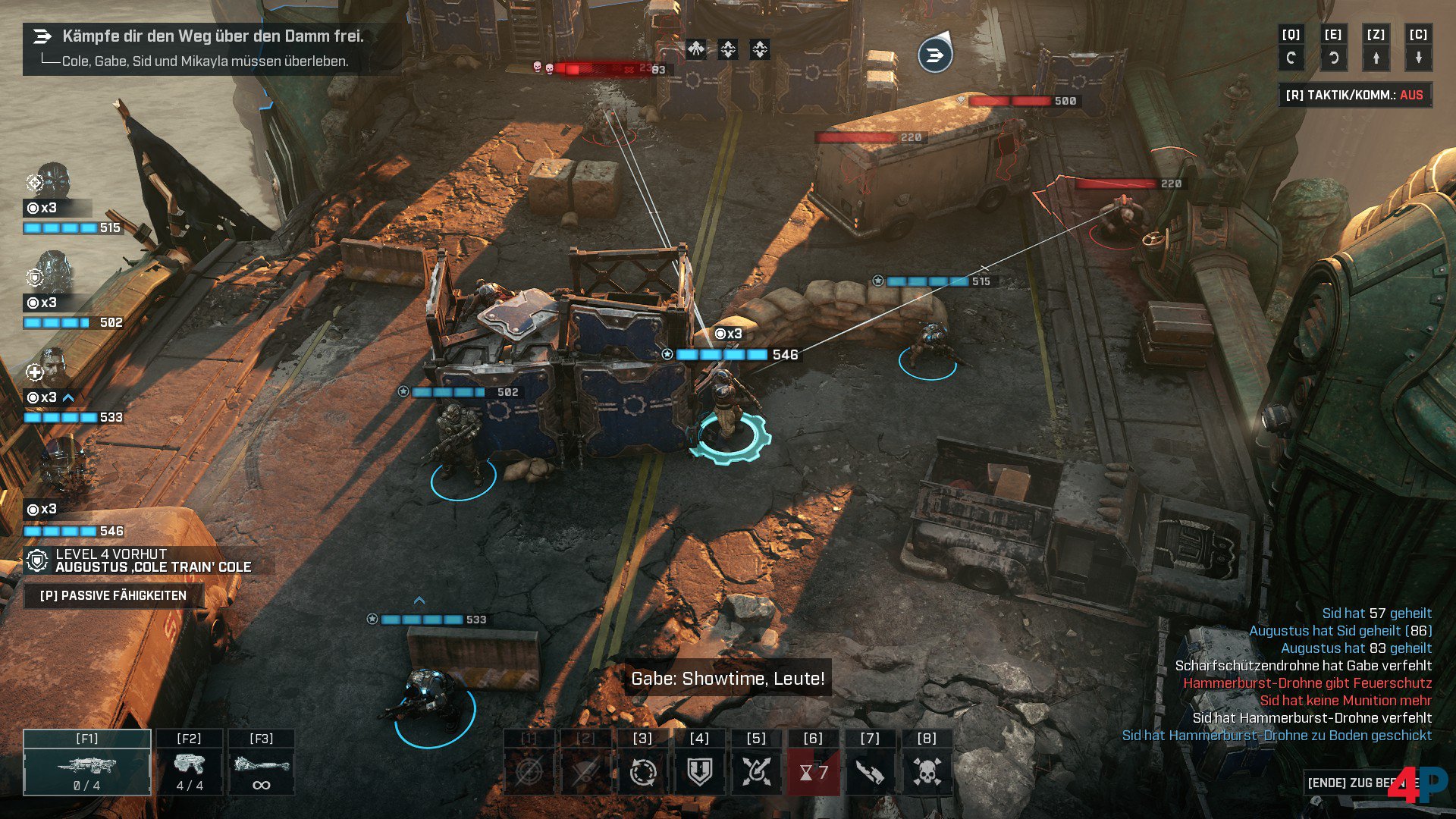Use the knife melee ability

pyautogui.click(x=870, y=772)
